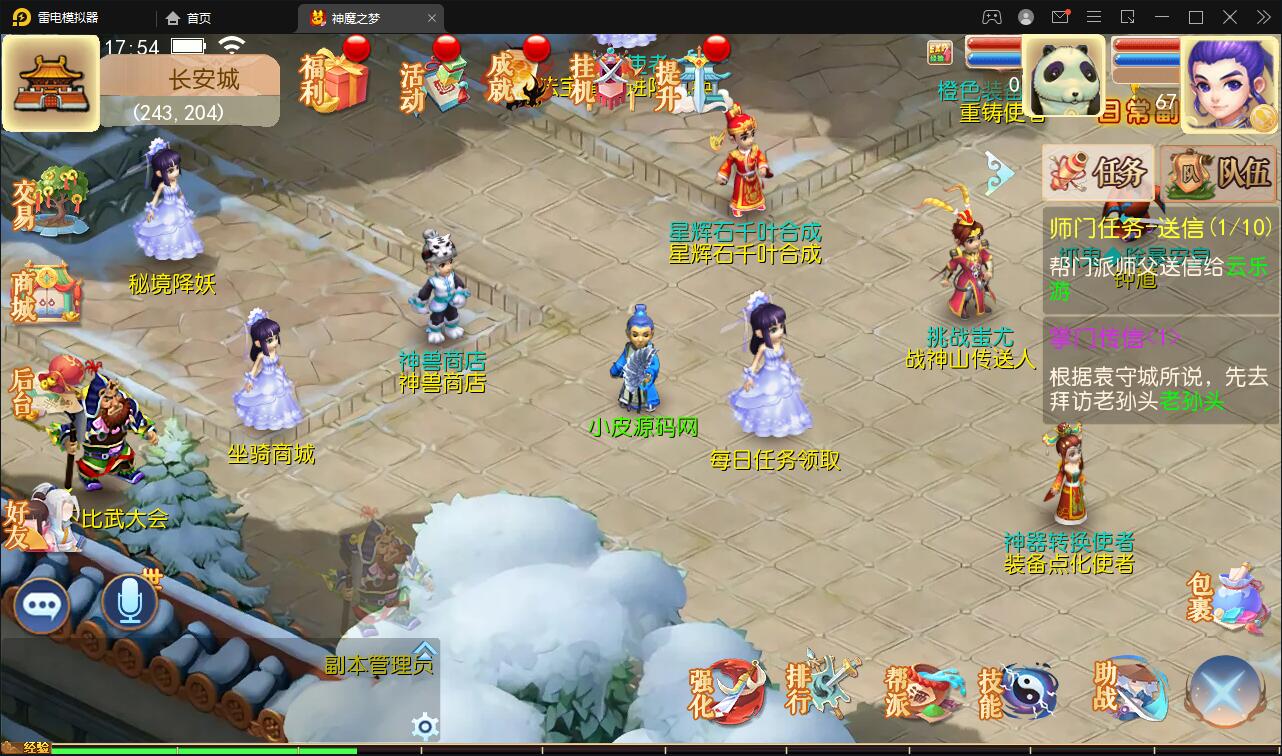Open the emulator hamburger menu in title bar
The height and width of the screenshot is (756, 1282).
1094,17
